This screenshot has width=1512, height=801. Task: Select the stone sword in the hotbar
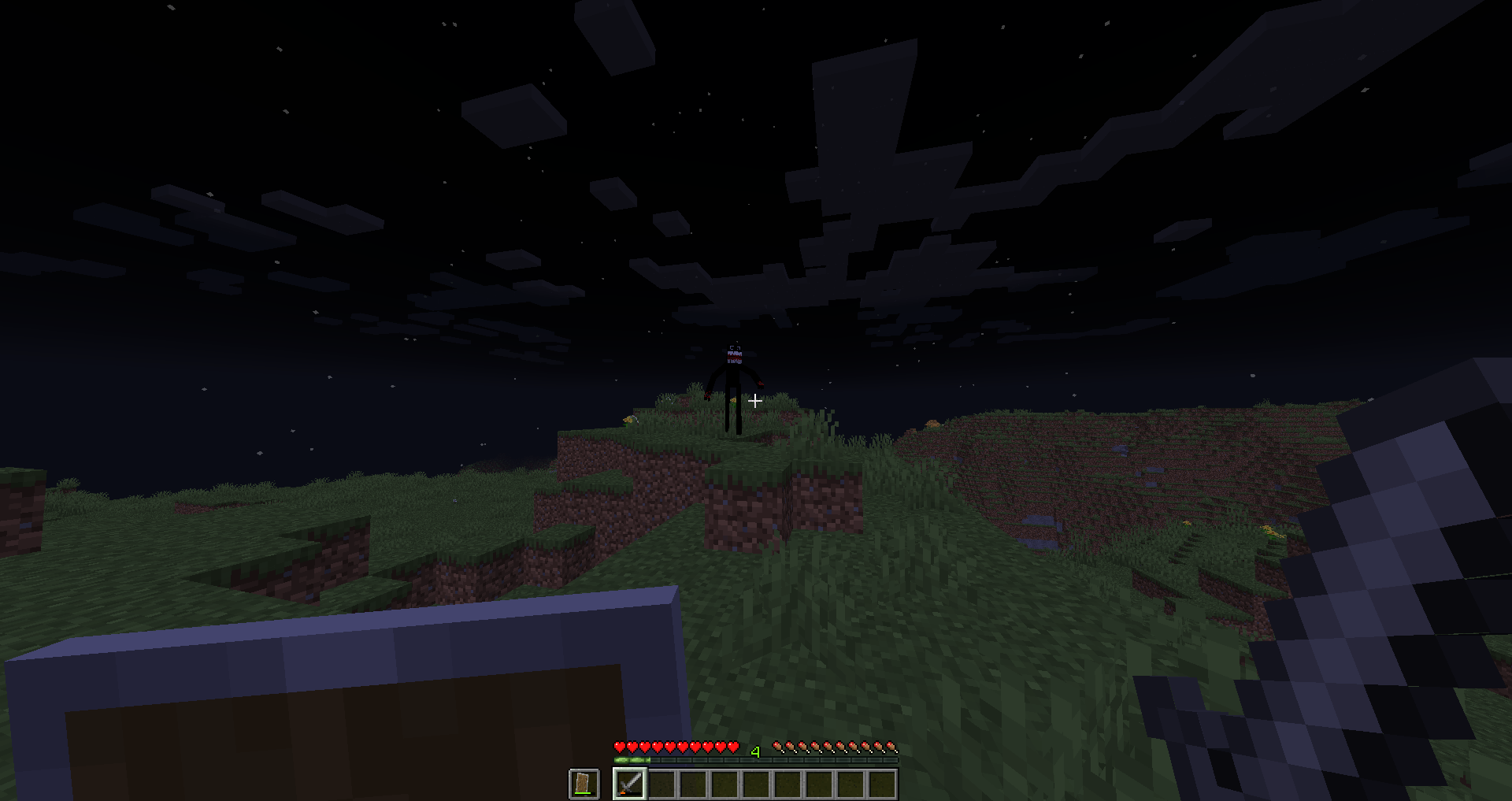pos(628,784)
